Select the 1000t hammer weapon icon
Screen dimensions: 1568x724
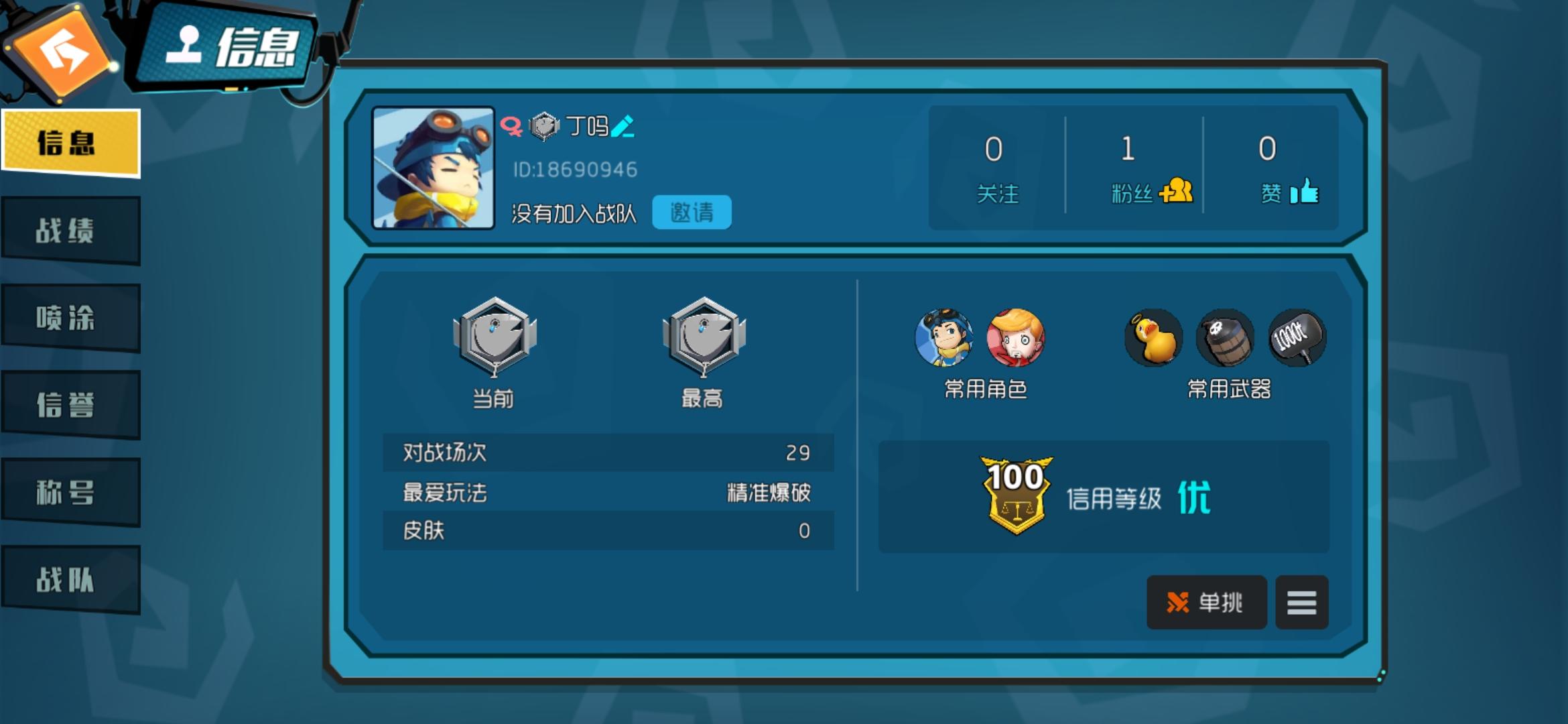[x=1299, y=339]
